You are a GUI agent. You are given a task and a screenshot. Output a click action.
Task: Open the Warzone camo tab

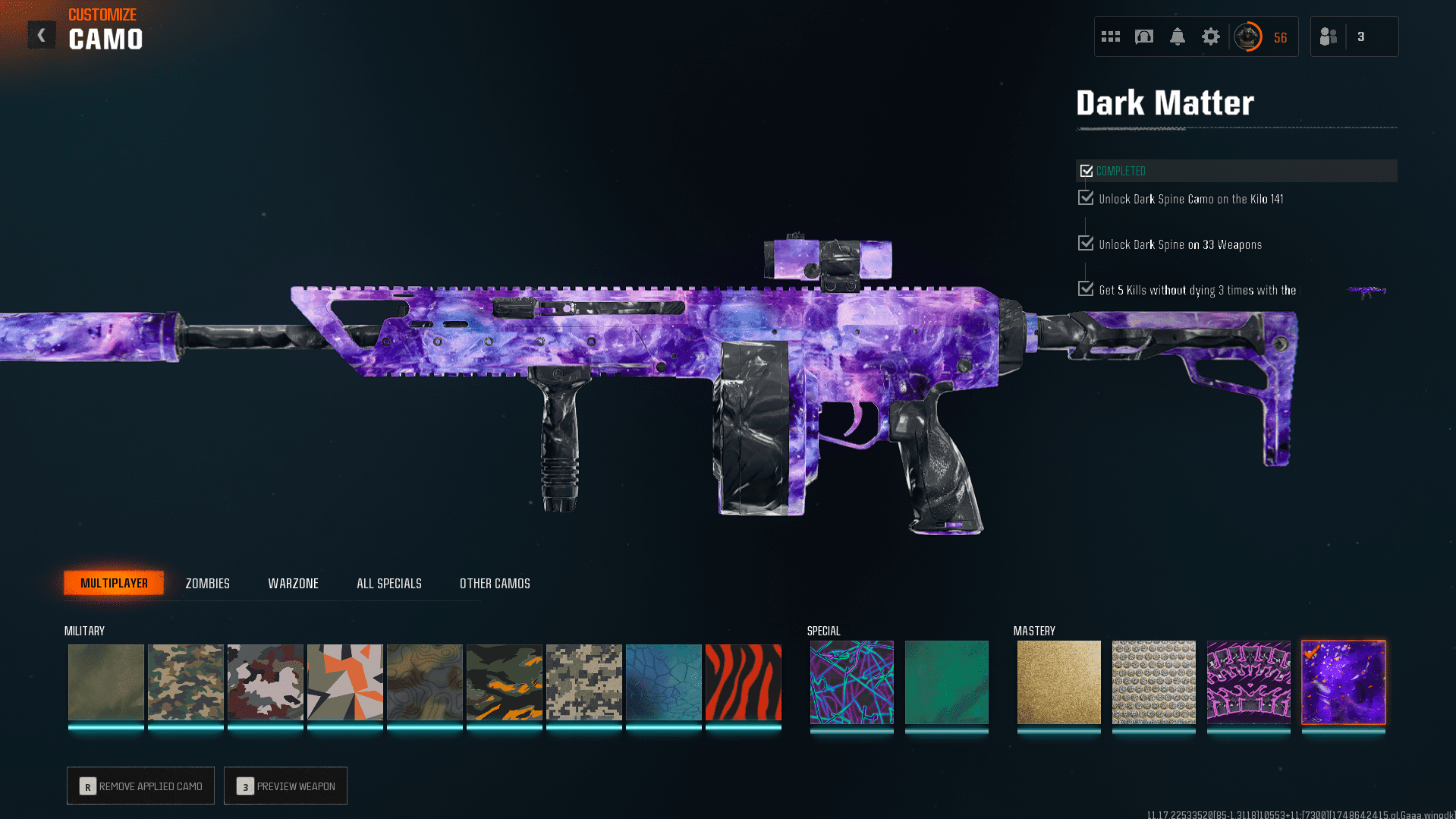(x=293, y=583)
